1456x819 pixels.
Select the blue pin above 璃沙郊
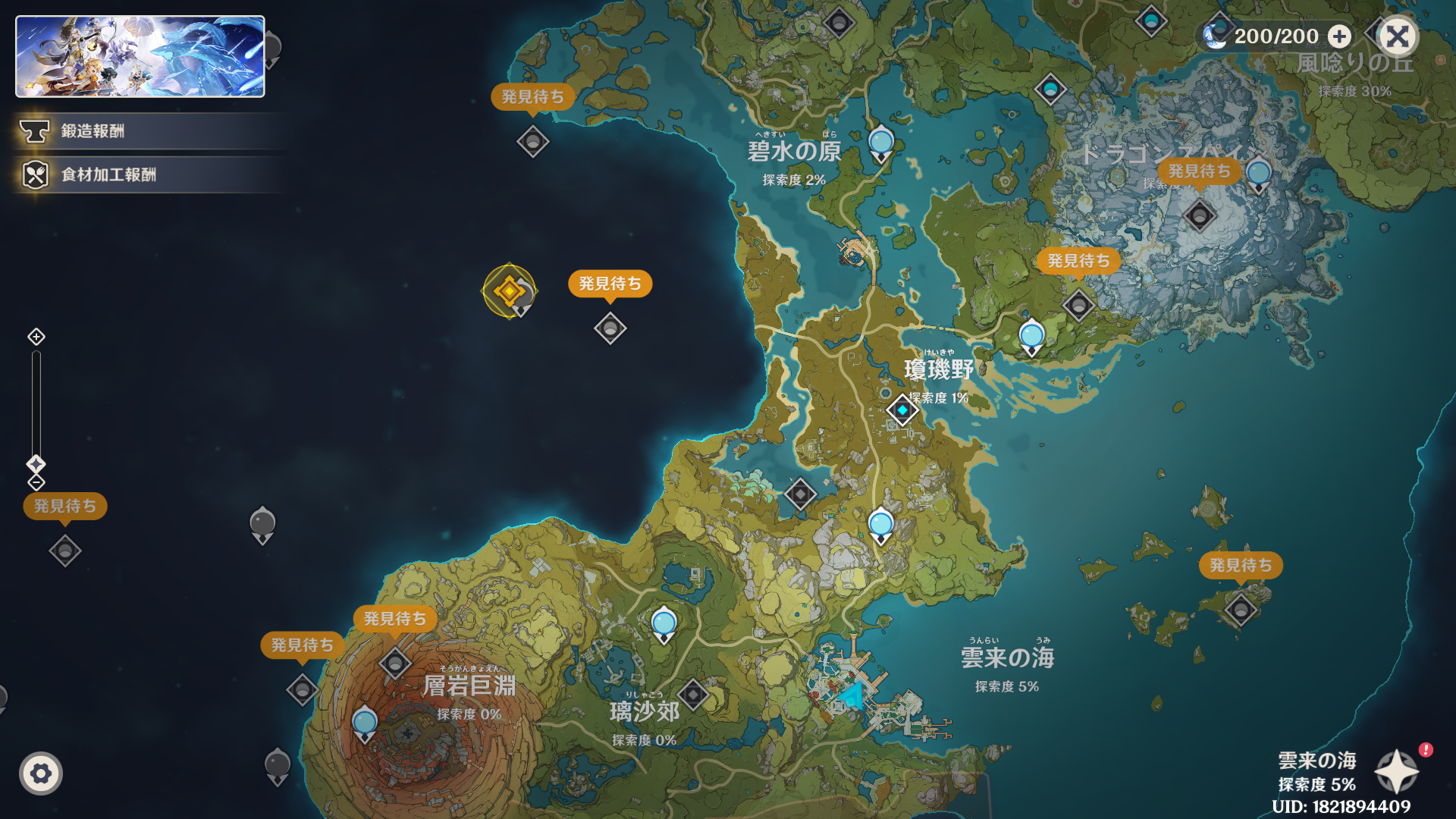(x=664, y=623)
